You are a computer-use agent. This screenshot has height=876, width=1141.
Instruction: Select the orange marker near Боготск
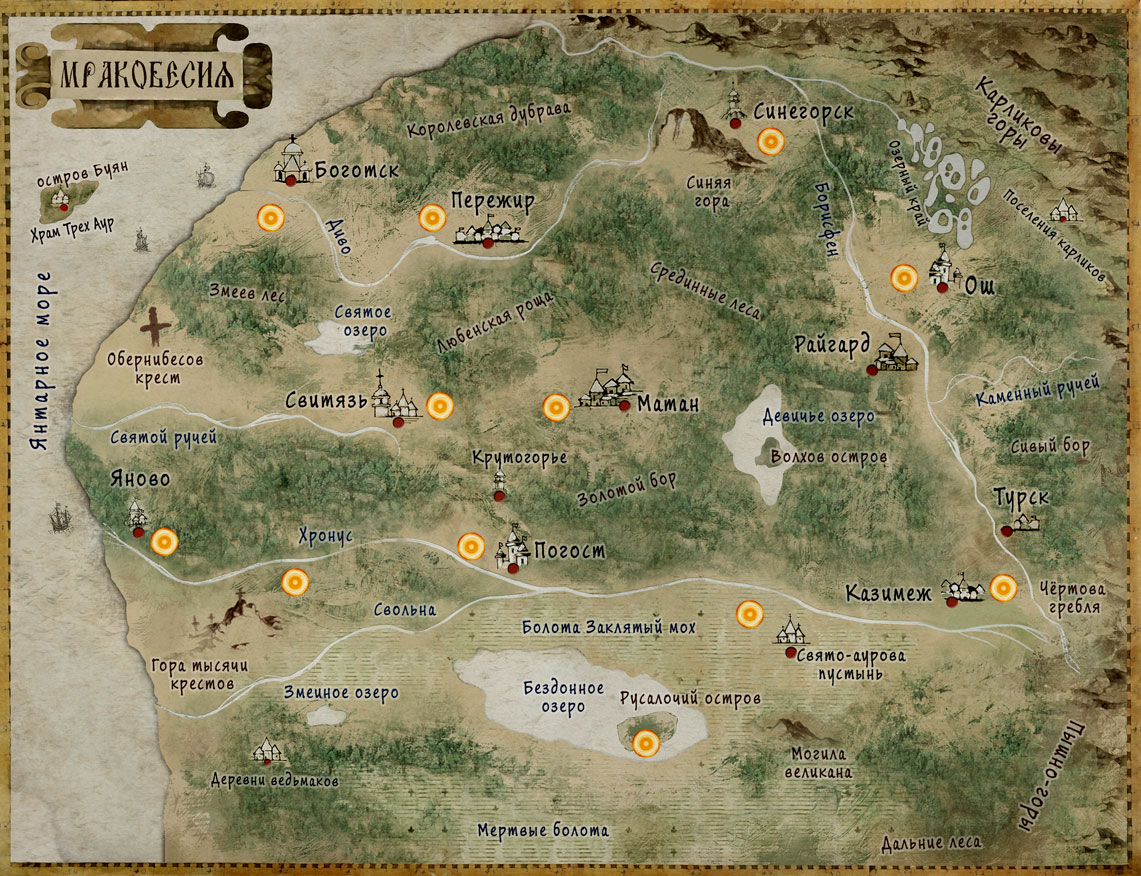point(270,218)
